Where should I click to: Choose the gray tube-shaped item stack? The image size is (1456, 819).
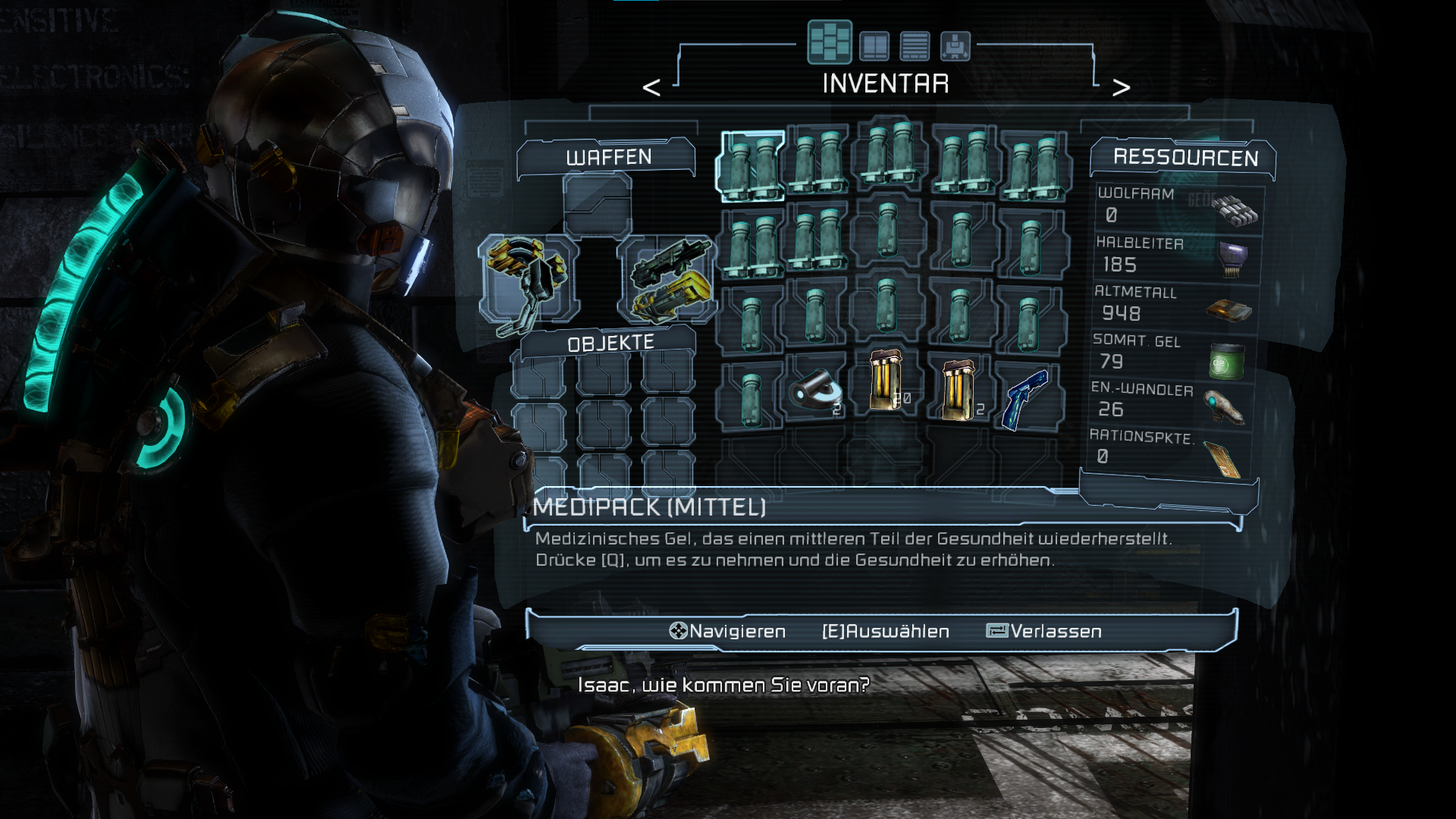click(x=815, y=391)
